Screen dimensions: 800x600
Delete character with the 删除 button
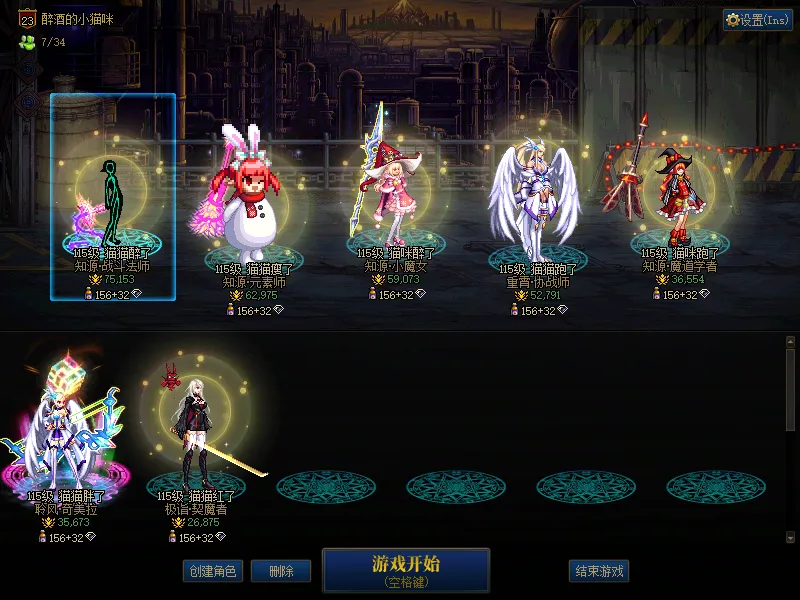coord(280,571)
